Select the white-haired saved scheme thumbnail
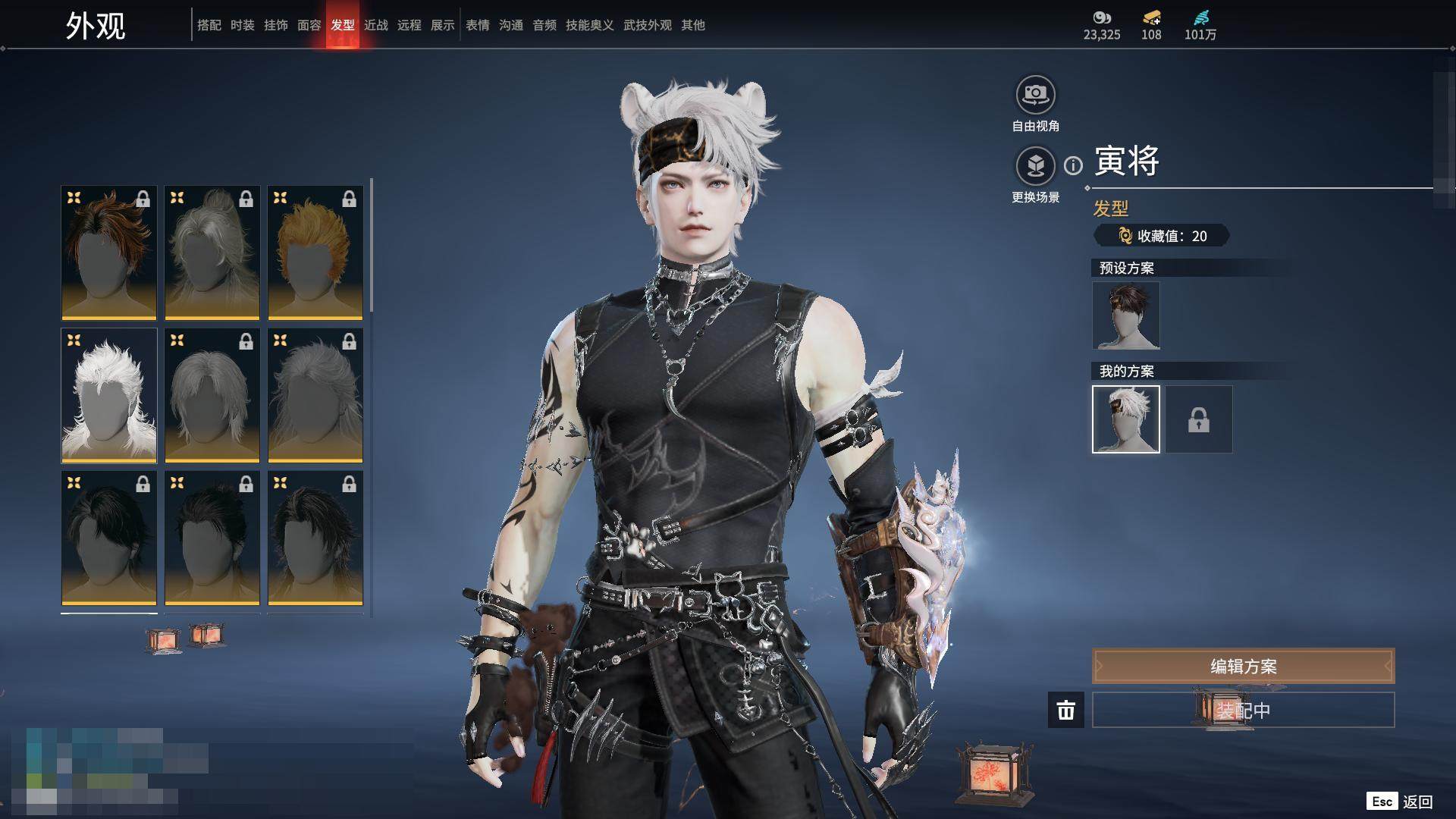The width and height of the screenshot is (1456, 819). 1126,419
